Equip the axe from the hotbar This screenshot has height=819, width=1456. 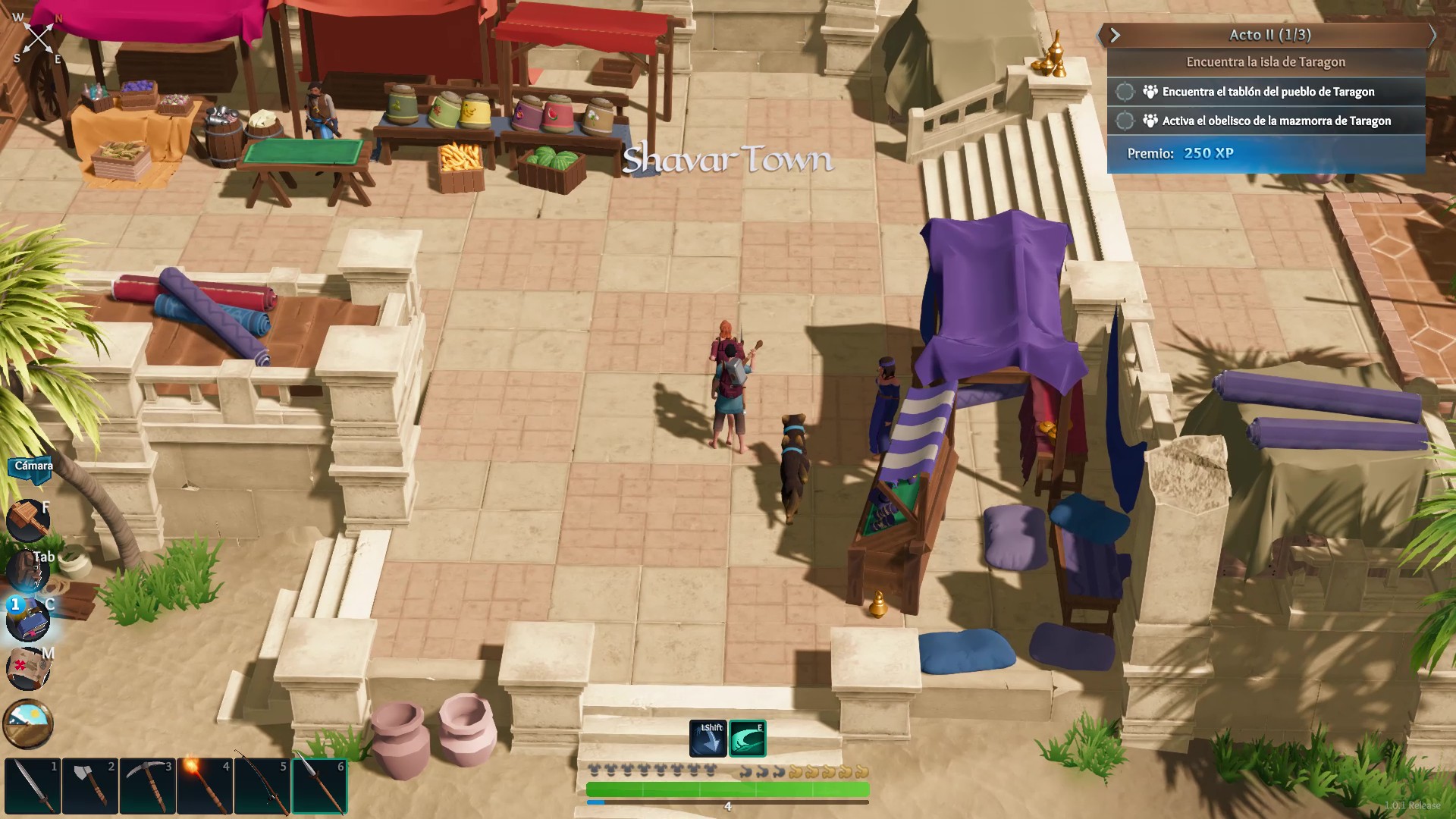(90, 786)
